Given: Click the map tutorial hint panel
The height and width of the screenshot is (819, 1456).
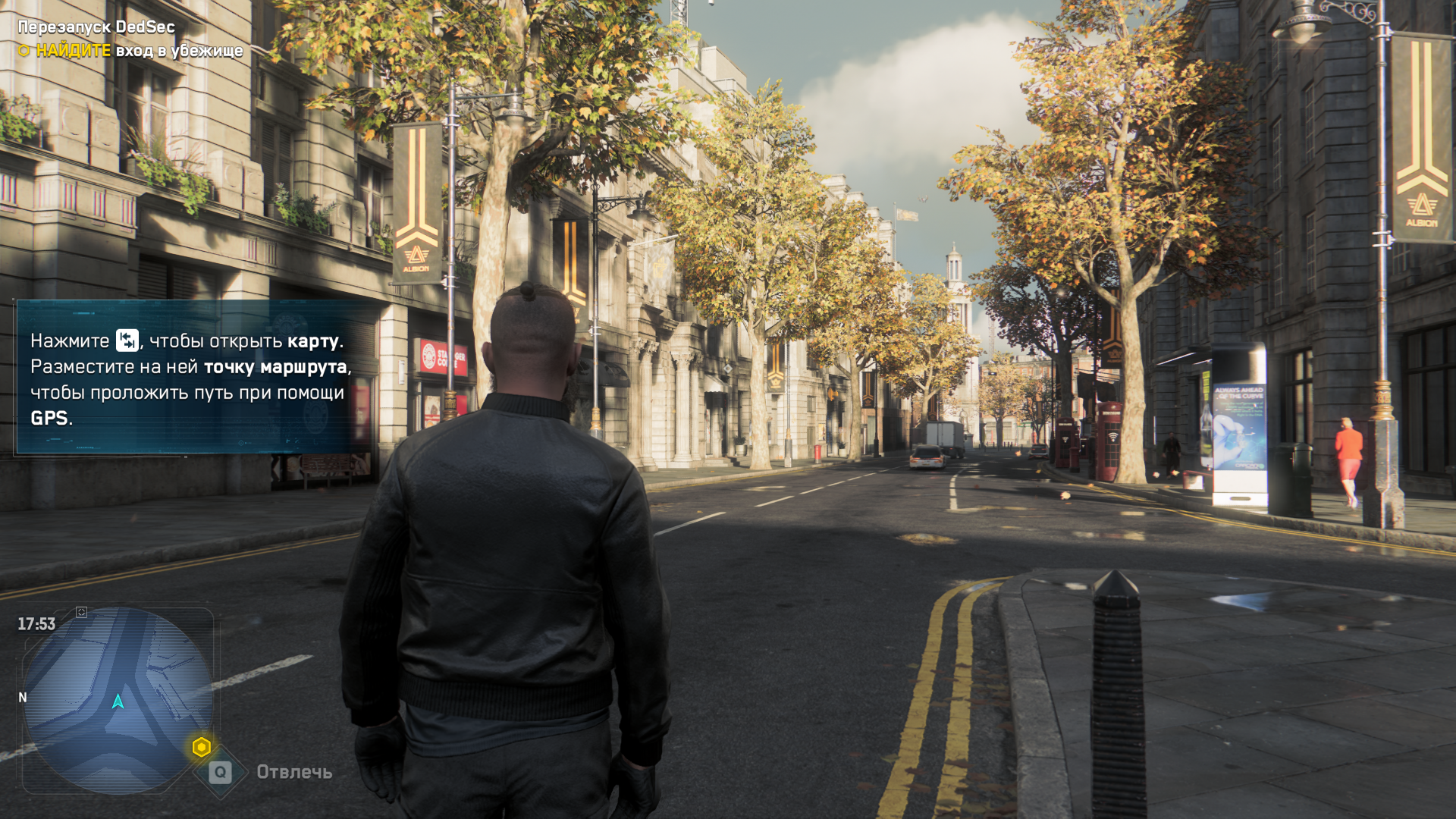Looking at the screenshot, I should coord(190,378).
